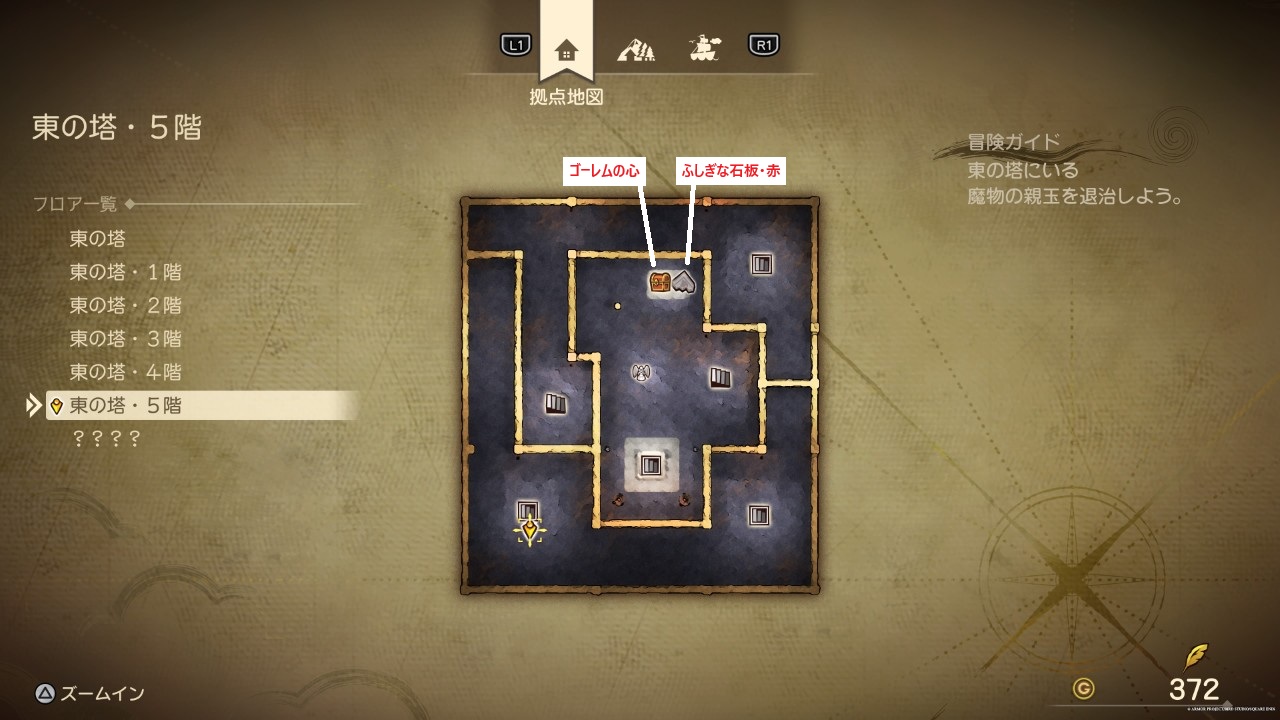Click the ふしぎな石板・赤 tablet marker
This screenshot has height=720, width=1280.
[684, 282]
